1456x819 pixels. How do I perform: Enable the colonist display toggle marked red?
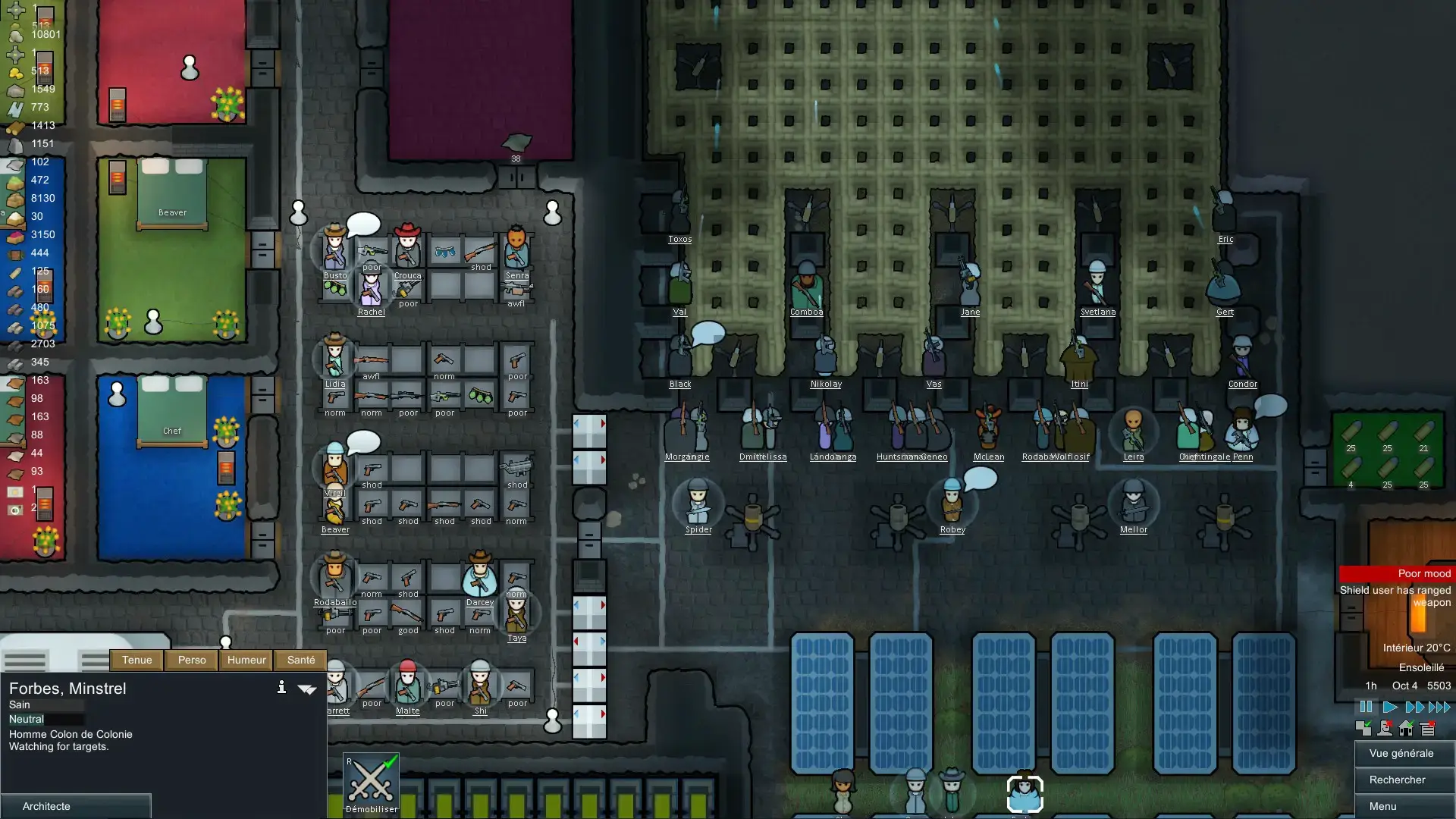coord(1385,728)
